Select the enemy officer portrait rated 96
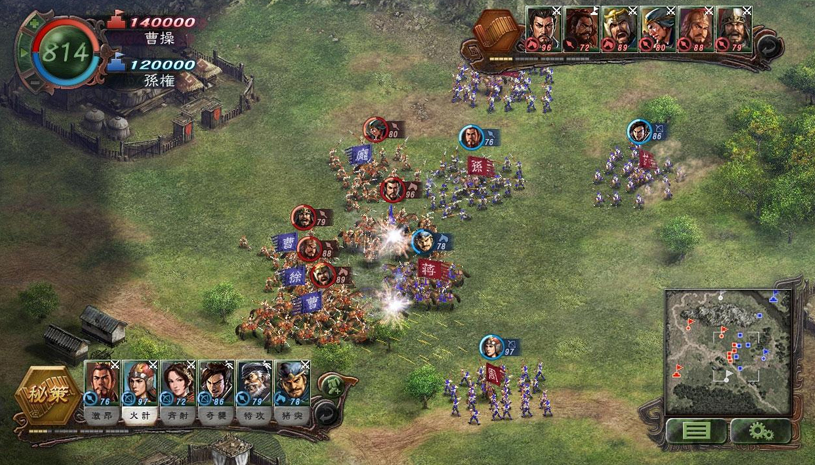 point(542,28)
